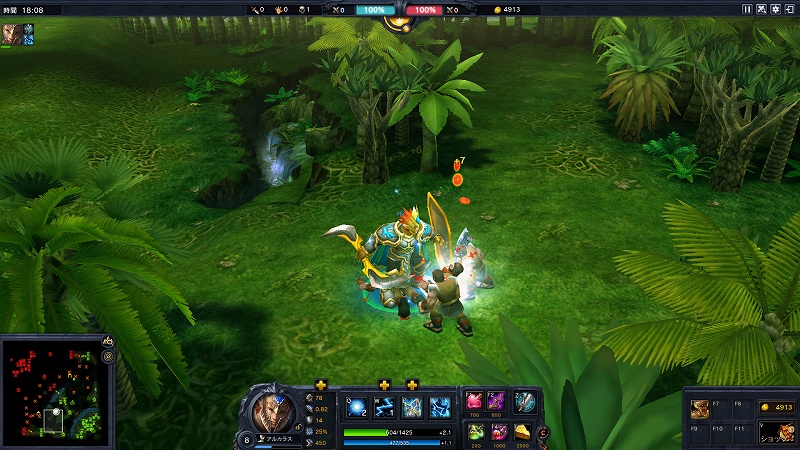800x450 pixels.
Task: Open the settings gear menu
Action: 776,9
